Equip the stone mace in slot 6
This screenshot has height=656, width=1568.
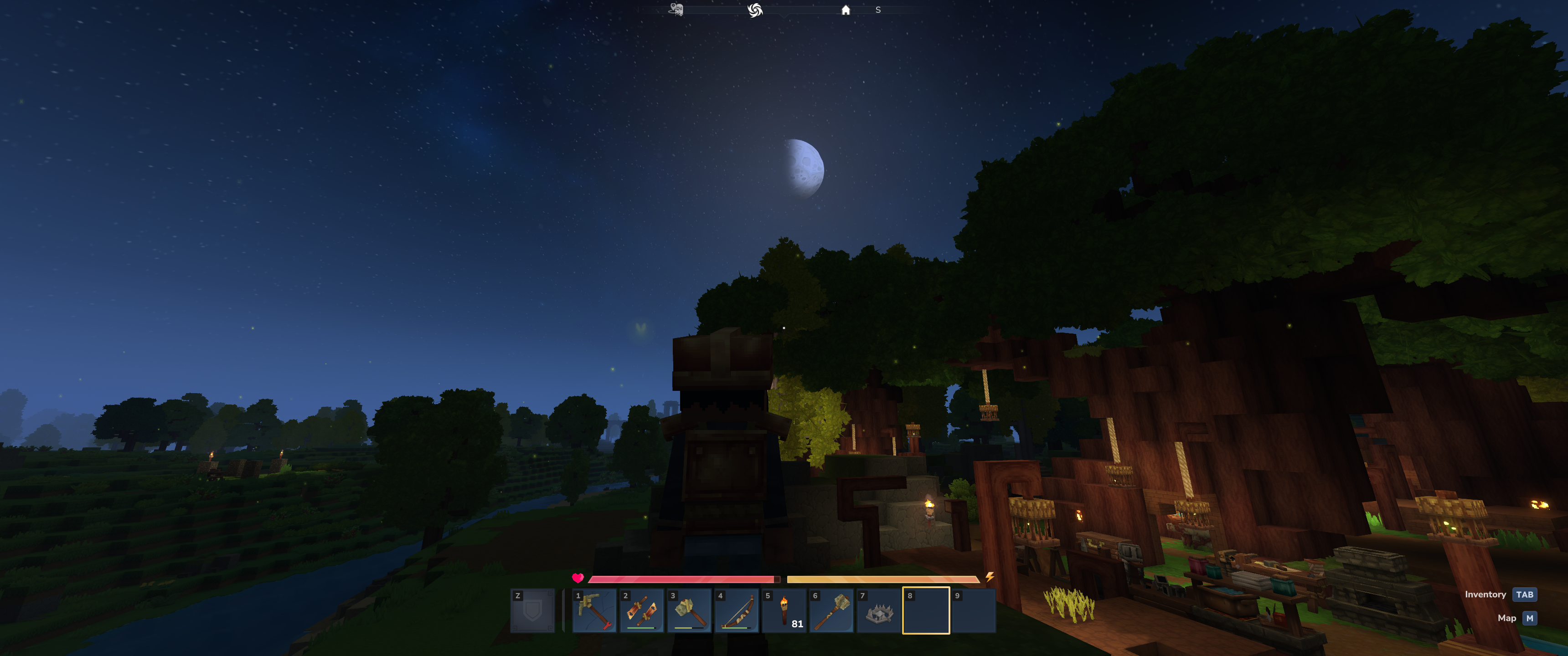pyautogui.click(x=831, y=611)
